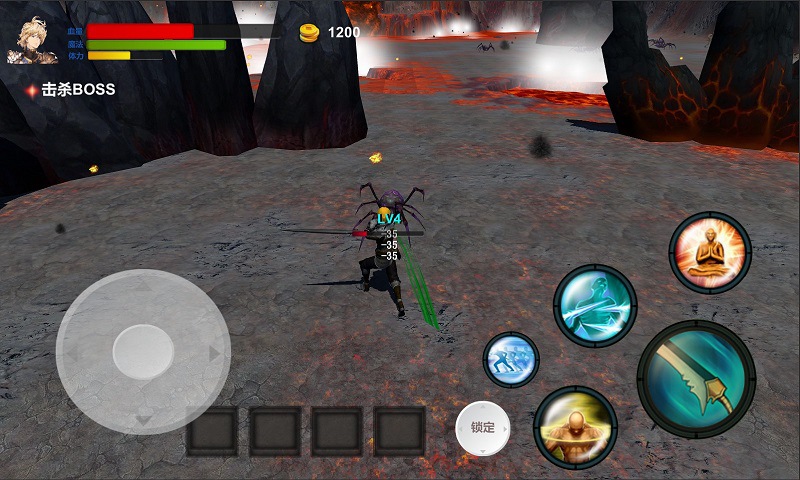
Task: Activate the golden muscular power-up skill
Action: coord(574,427)
